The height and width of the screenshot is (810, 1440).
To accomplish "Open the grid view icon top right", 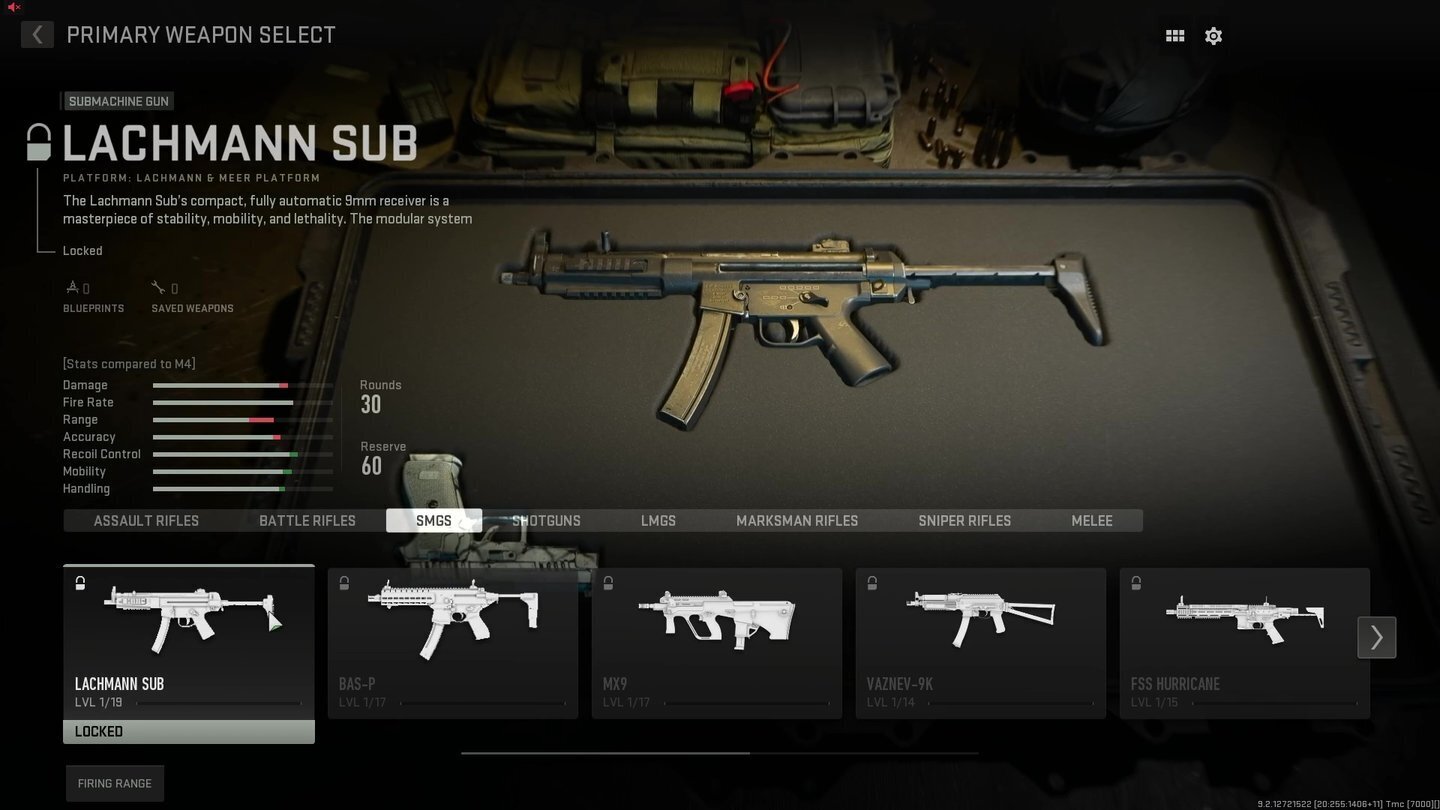I will pos(1174,35).
